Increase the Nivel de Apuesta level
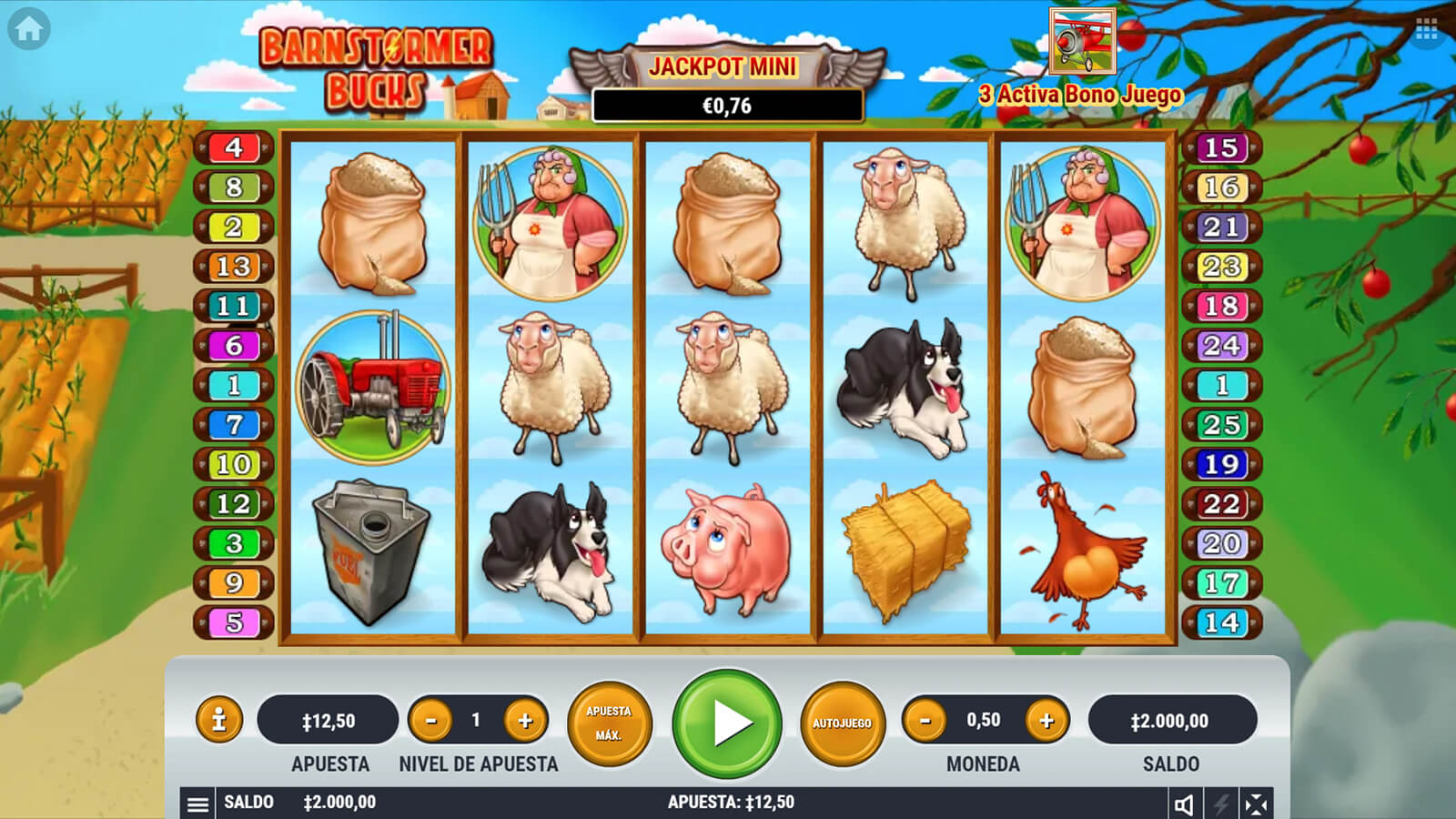 tap(525, 721)
